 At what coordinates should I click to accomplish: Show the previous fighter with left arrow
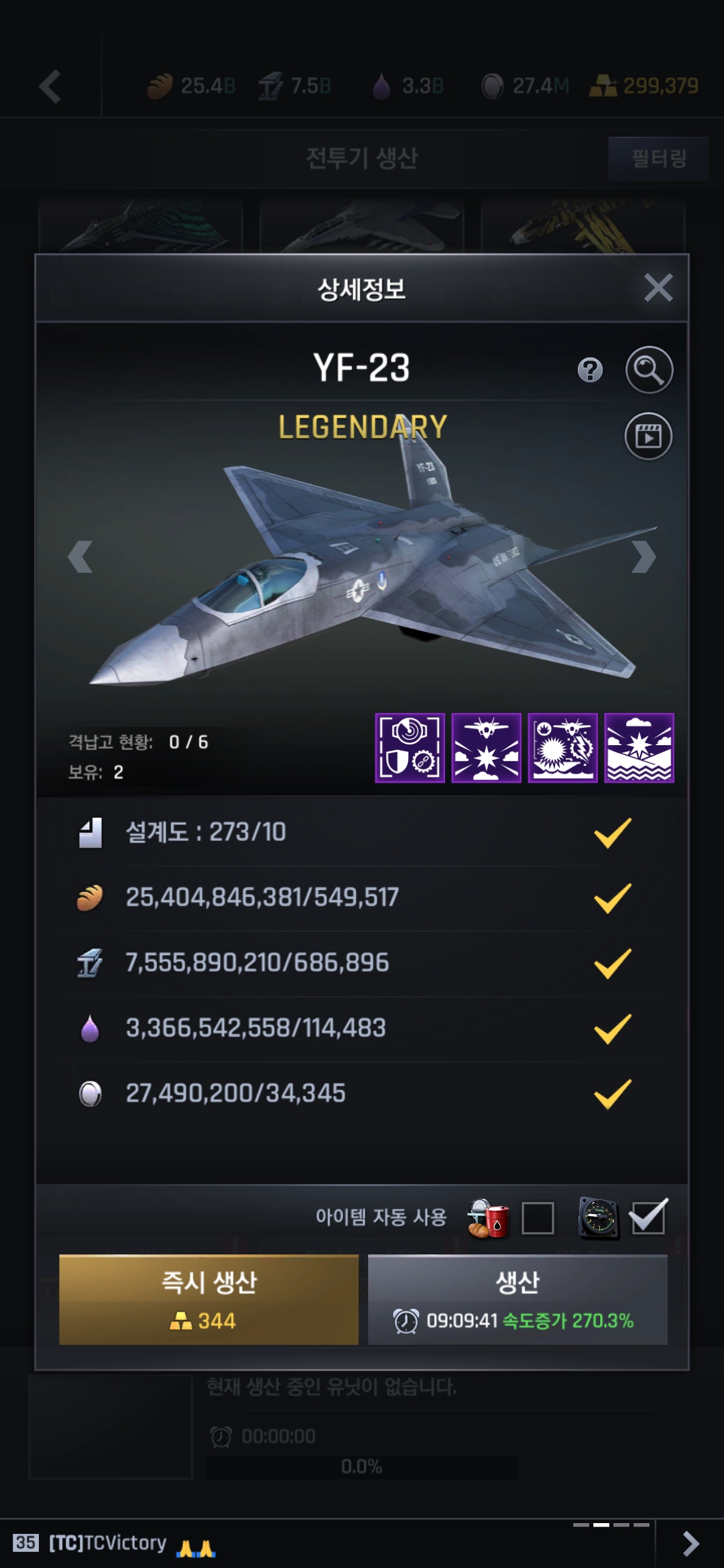point(80,557)
